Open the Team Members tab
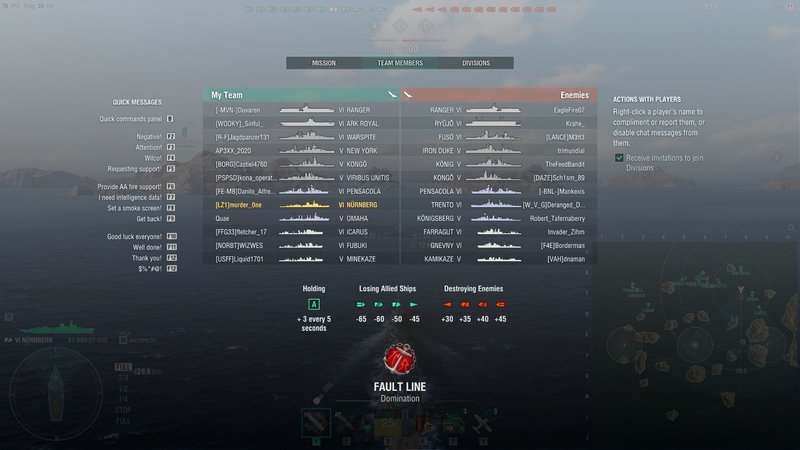800x450 pixels. click(x=399, y=63)
